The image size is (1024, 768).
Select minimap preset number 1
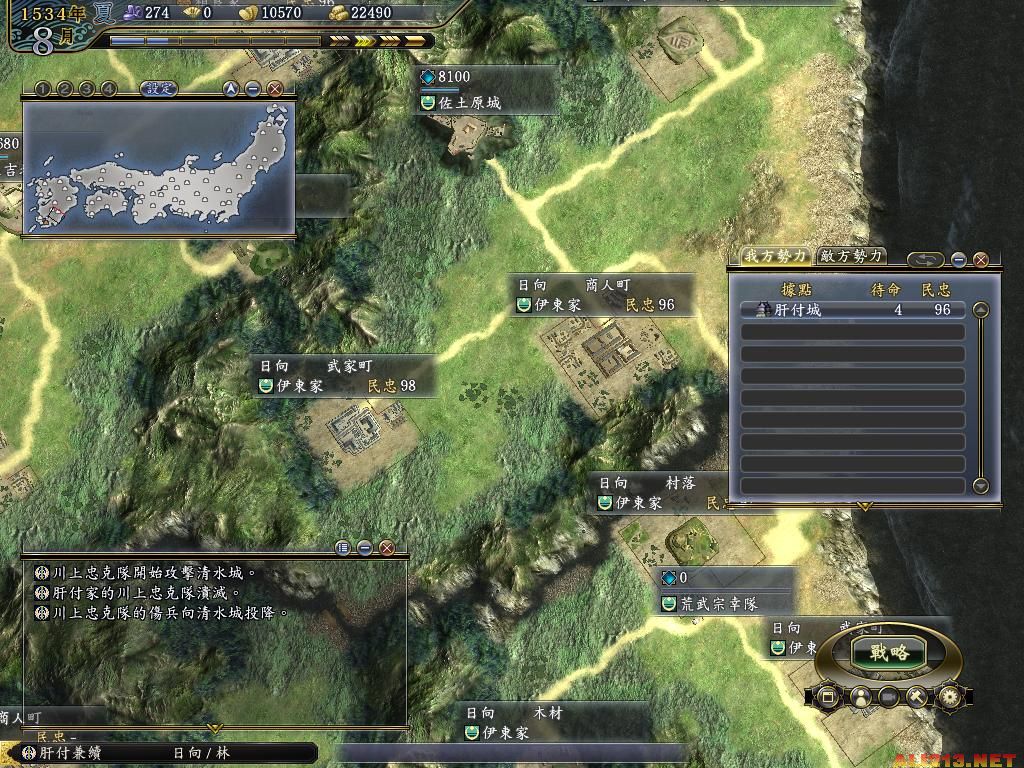coord(43,89)
